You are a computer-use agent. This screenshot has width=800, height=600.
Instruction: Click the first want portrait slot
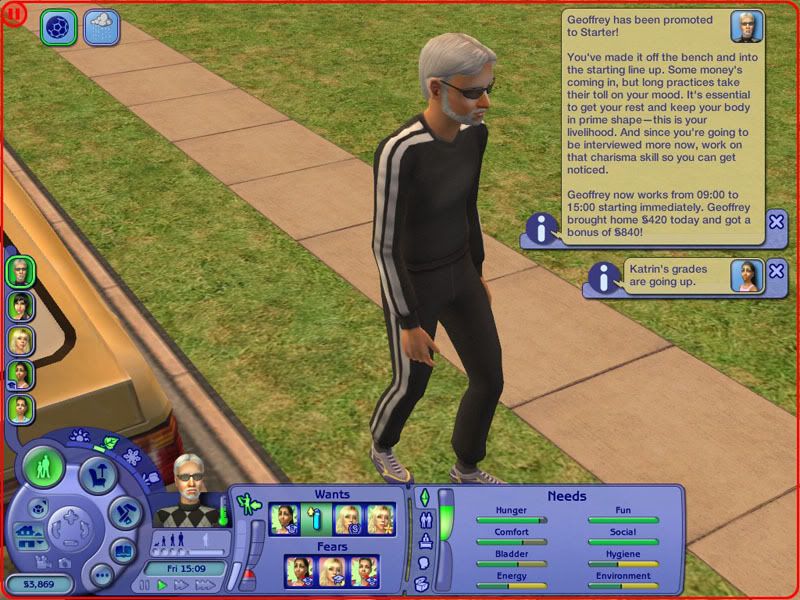pyautogui.click(x=284, y=518)
